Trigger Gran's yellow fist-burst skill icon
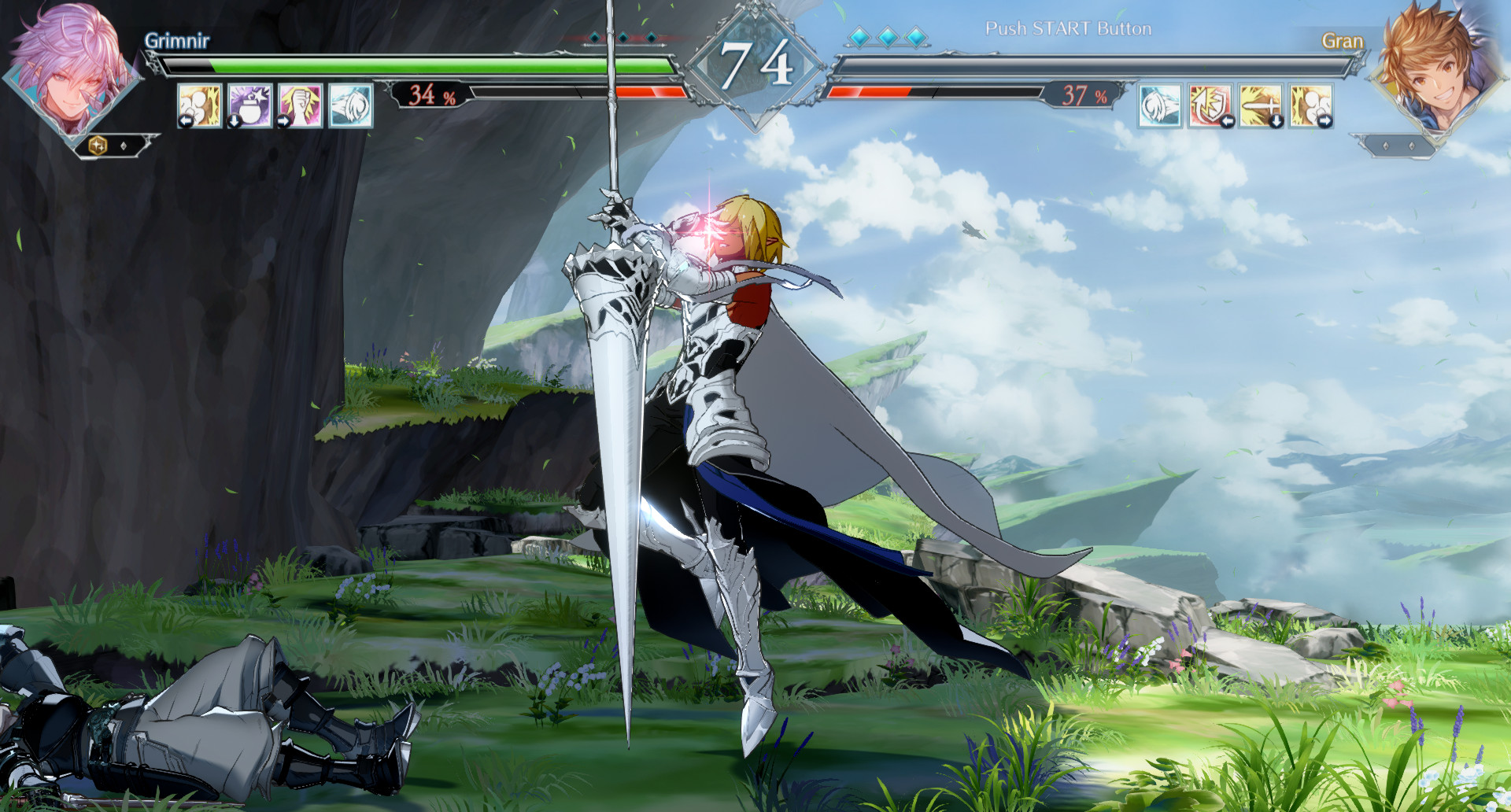The width and height of the screenshot is (1511, 812). 1311,105
